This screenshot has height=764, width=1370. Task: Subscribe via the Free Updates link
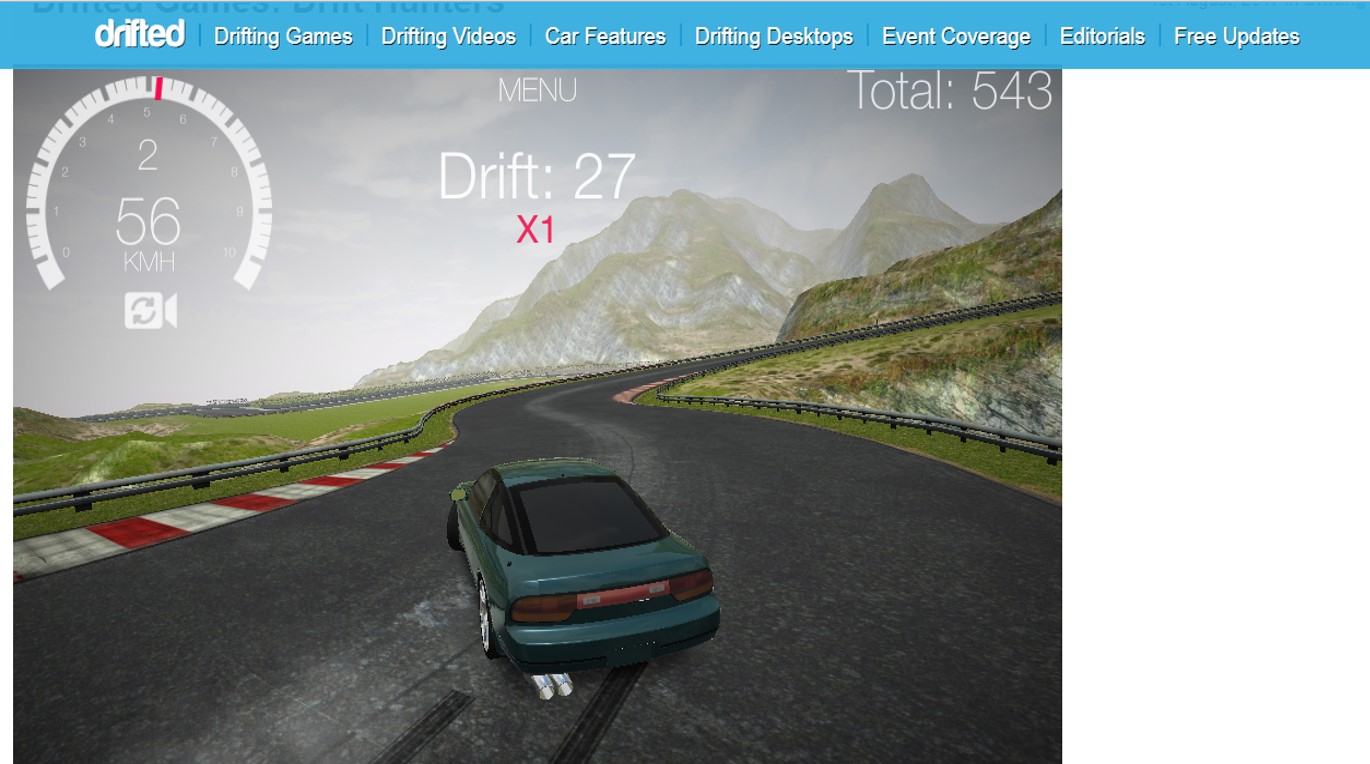[x=1236, y=36]
